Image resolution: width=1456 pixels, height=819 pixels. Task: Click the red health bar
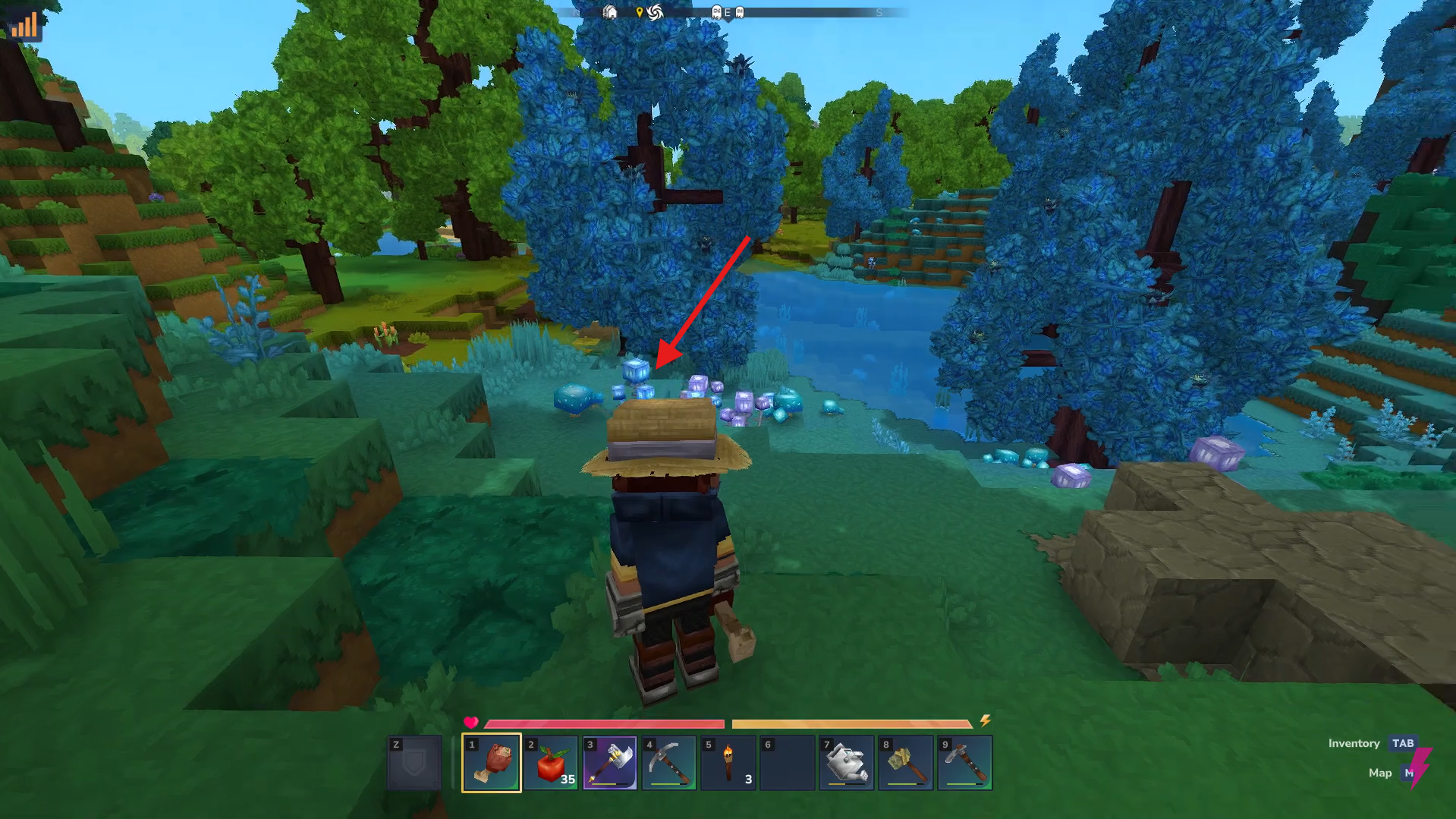point(603,721)
